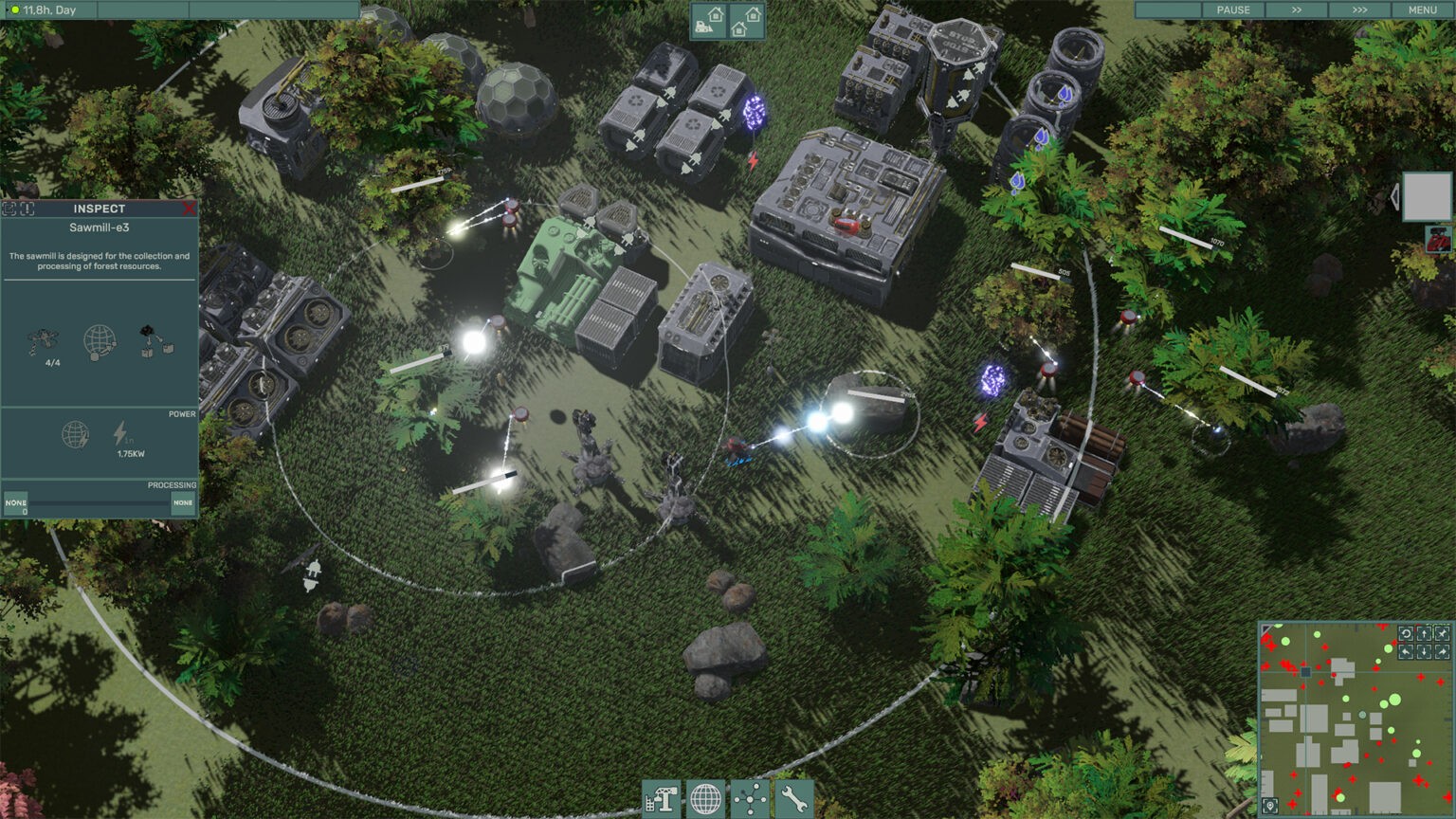Viewport: 1456px width, 819px height.
Task: Click the minimap up arrow button
Action: click(x=1424, y=633)
